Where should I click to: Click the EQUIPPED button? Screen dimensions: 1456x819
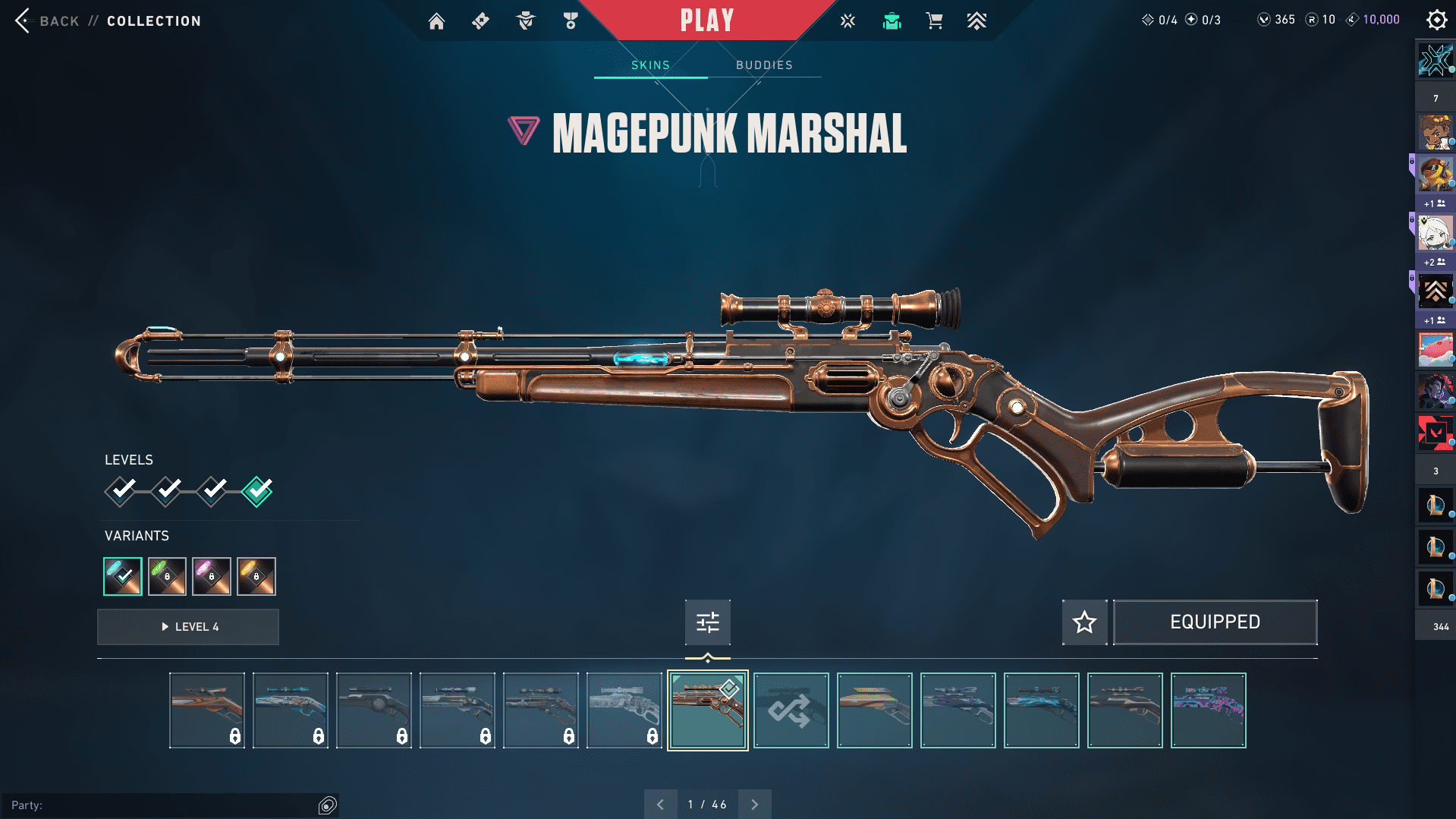click(x=1215, y=622)
